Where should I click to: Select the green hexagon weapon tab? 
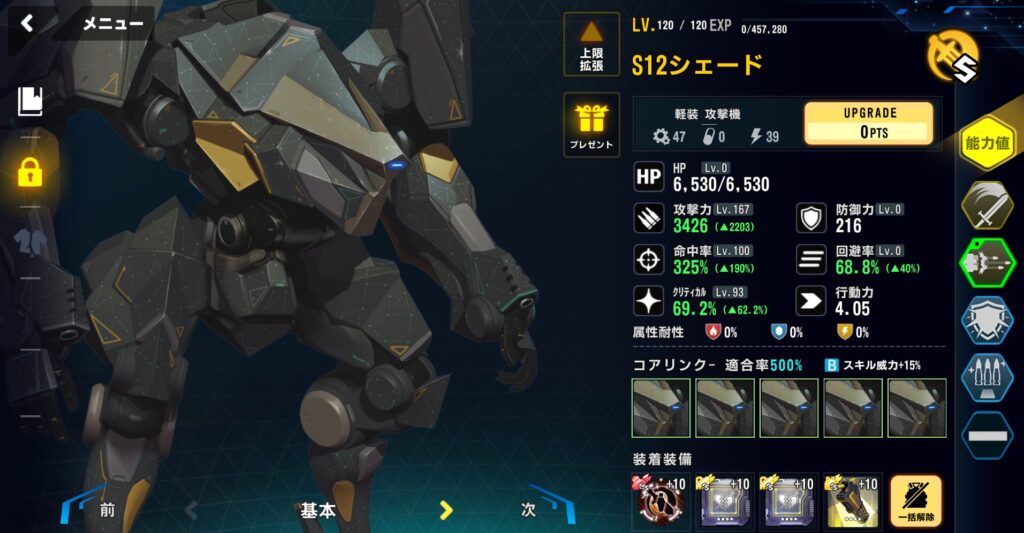click(x=987, y=263)
